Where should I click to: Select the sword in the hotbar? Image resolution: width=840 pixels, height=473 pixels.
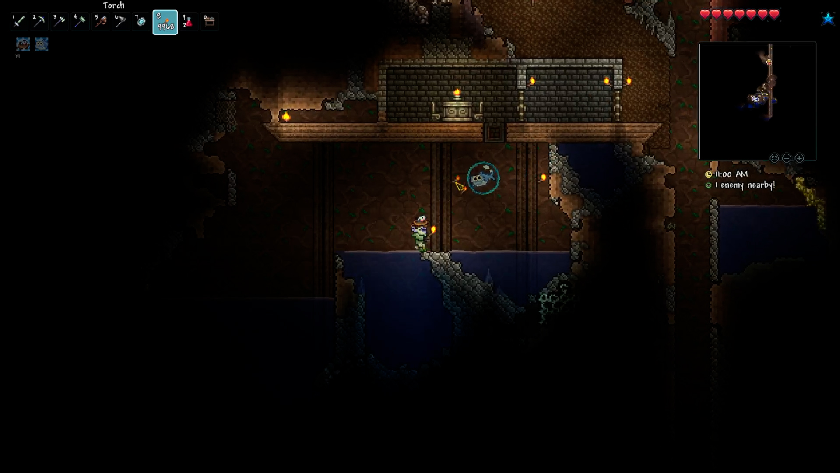click(x=18, y=21)
